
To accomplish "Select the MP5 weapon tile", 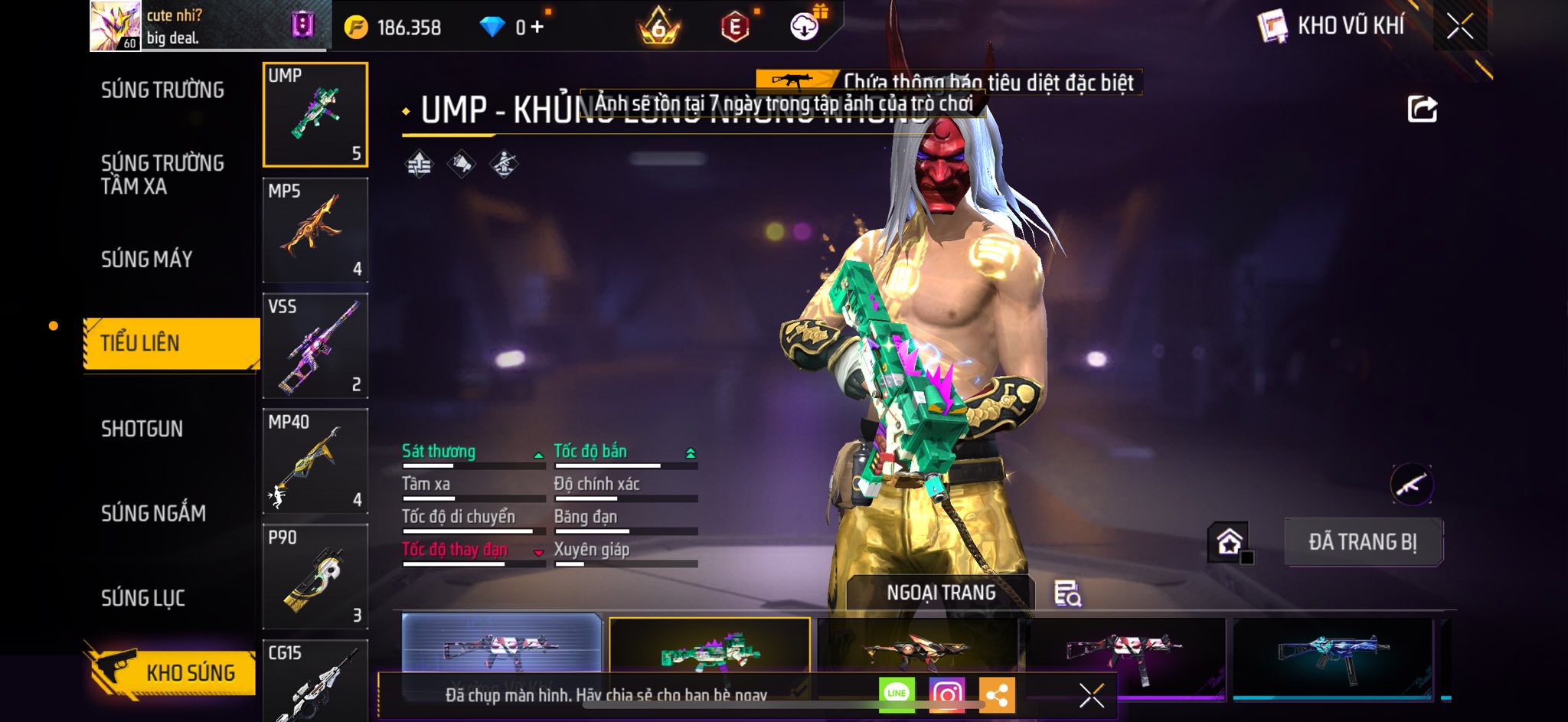I will tap(315, 230).
